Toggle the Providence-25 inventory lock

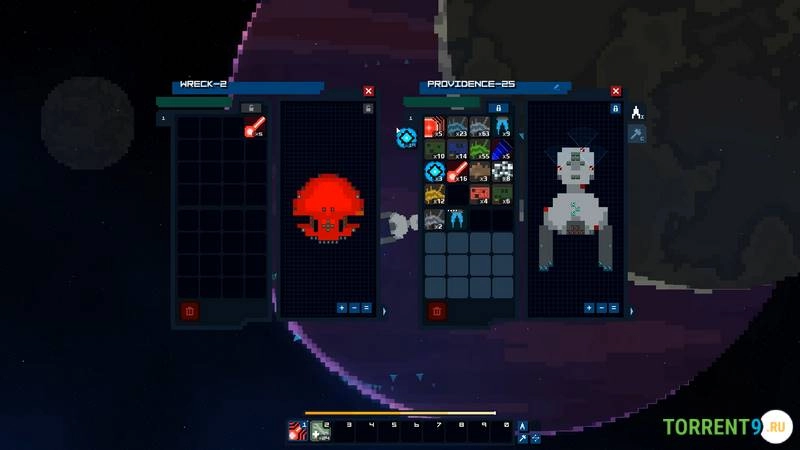click(501, 108)
